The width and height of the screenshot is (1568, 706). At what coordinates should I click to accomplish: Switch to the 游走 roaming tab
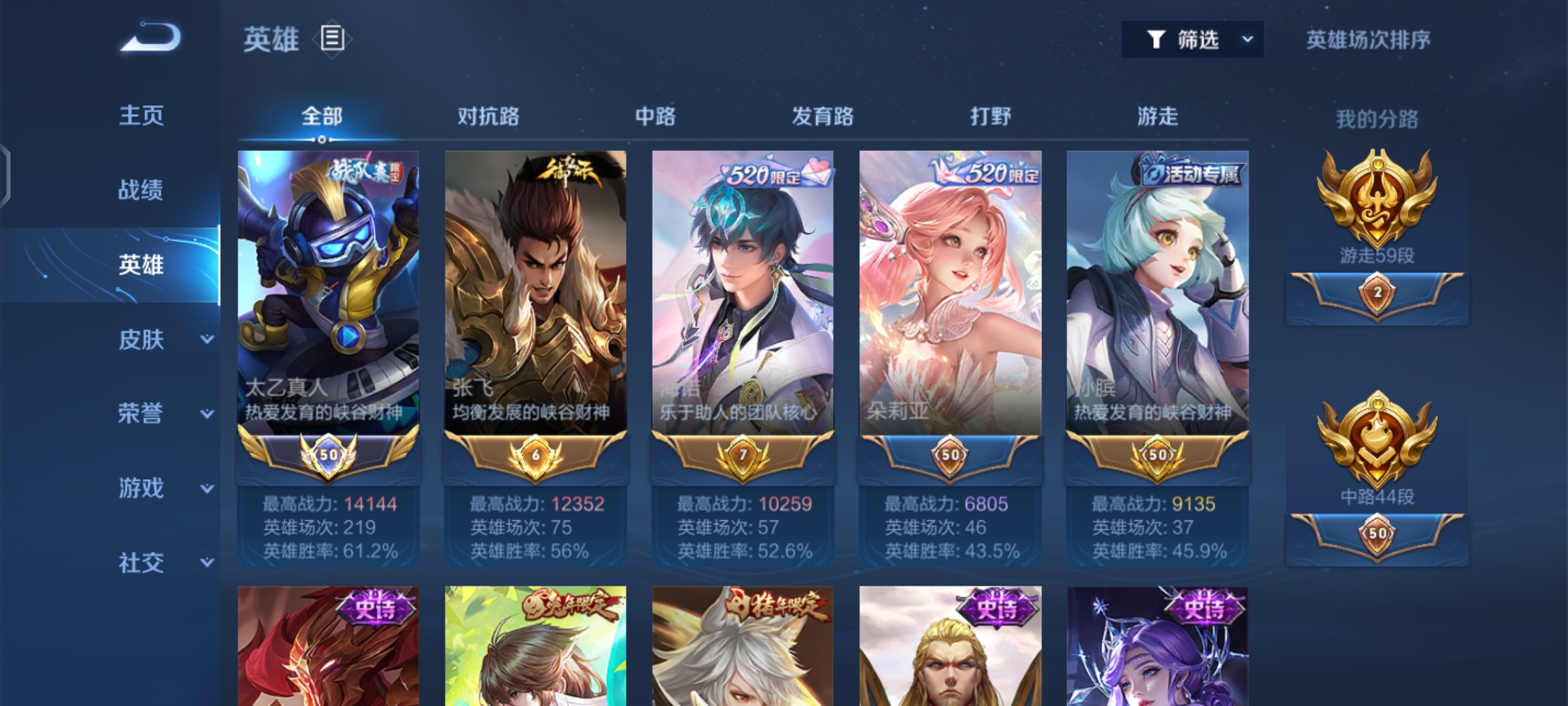tap(1158, 117)
